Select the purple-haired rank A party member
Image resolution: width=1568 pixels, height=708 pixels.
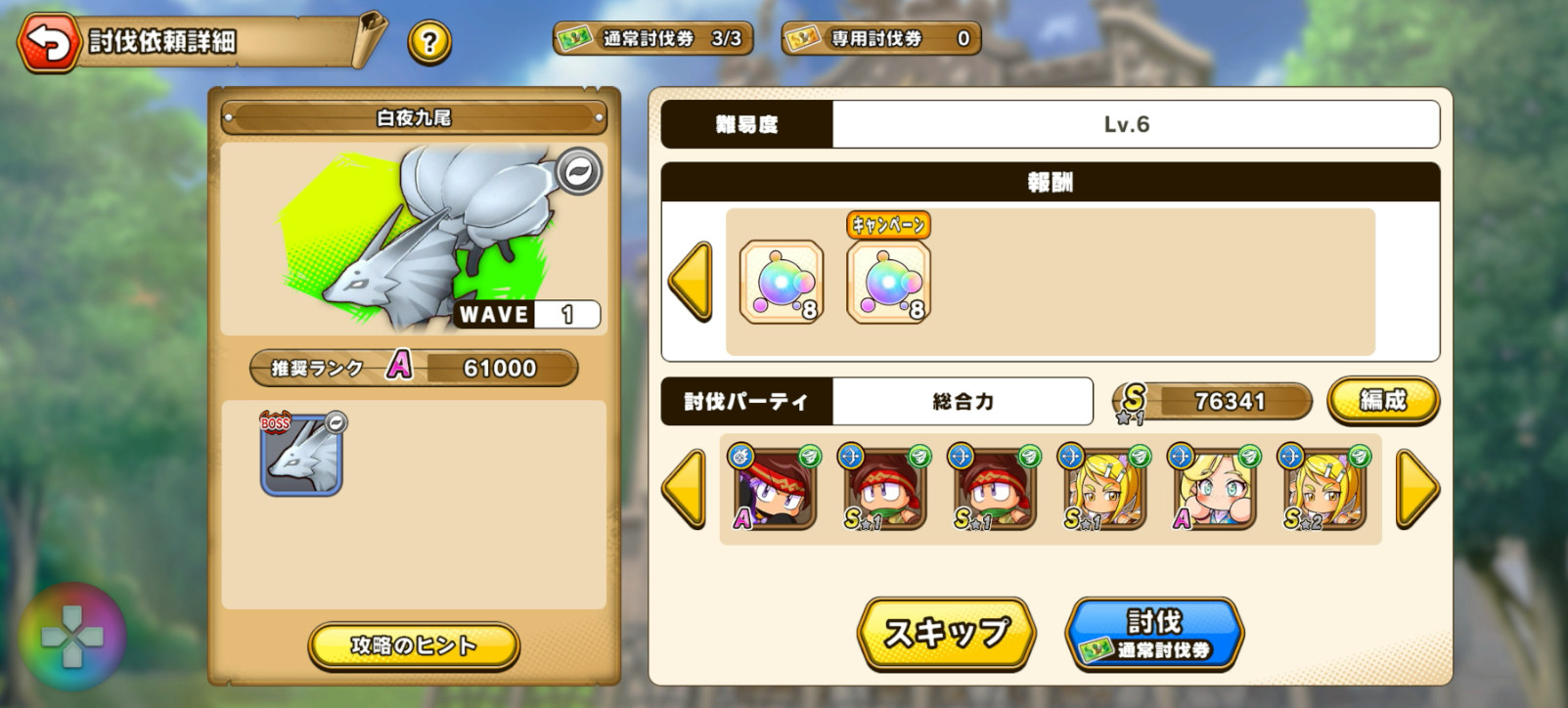pos(775,489)
